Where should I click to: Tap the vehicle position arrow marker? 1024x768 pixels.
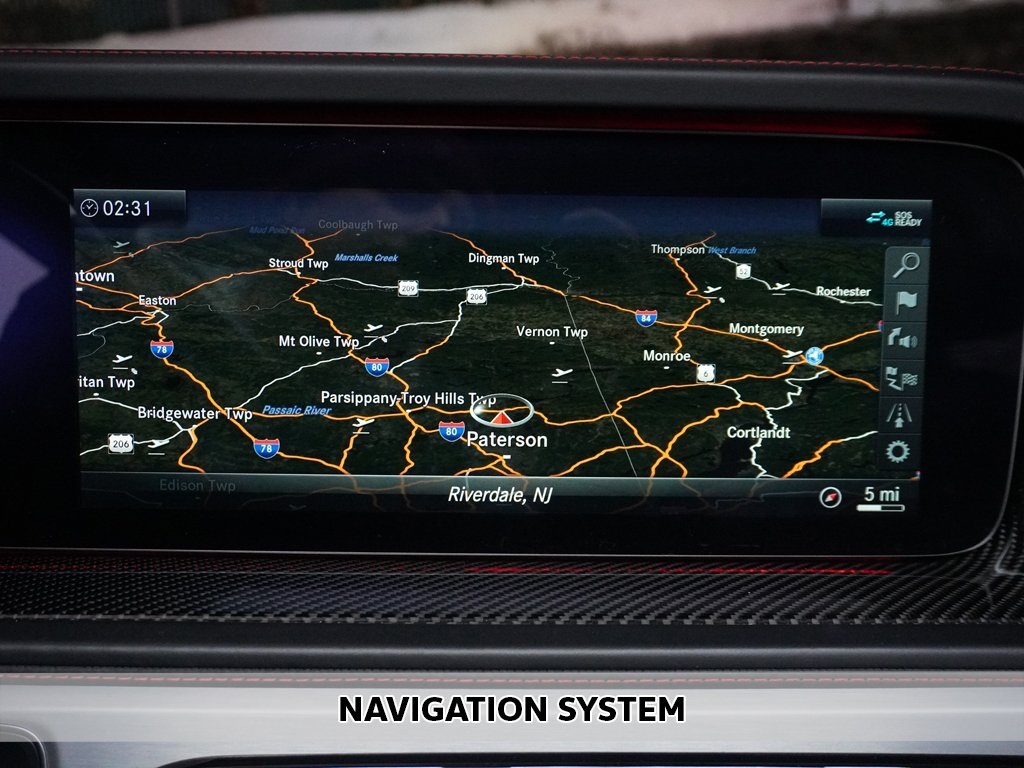pyautogui.click(x=501, y=412)
